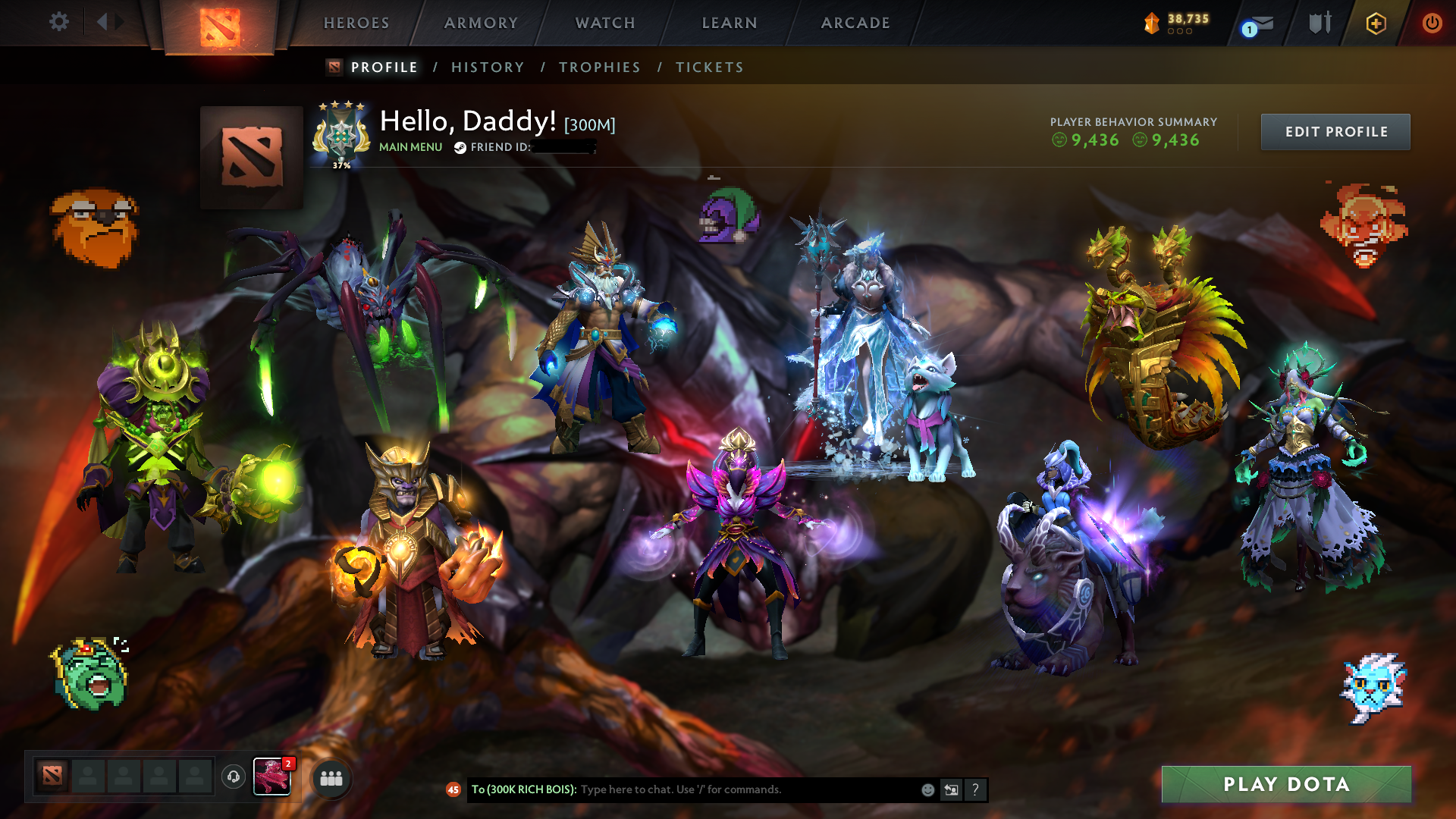The width and height of the screenshot is (1456, 819).
Task: Click the screenshot share icon in chat bar
Action: (951, 789)
